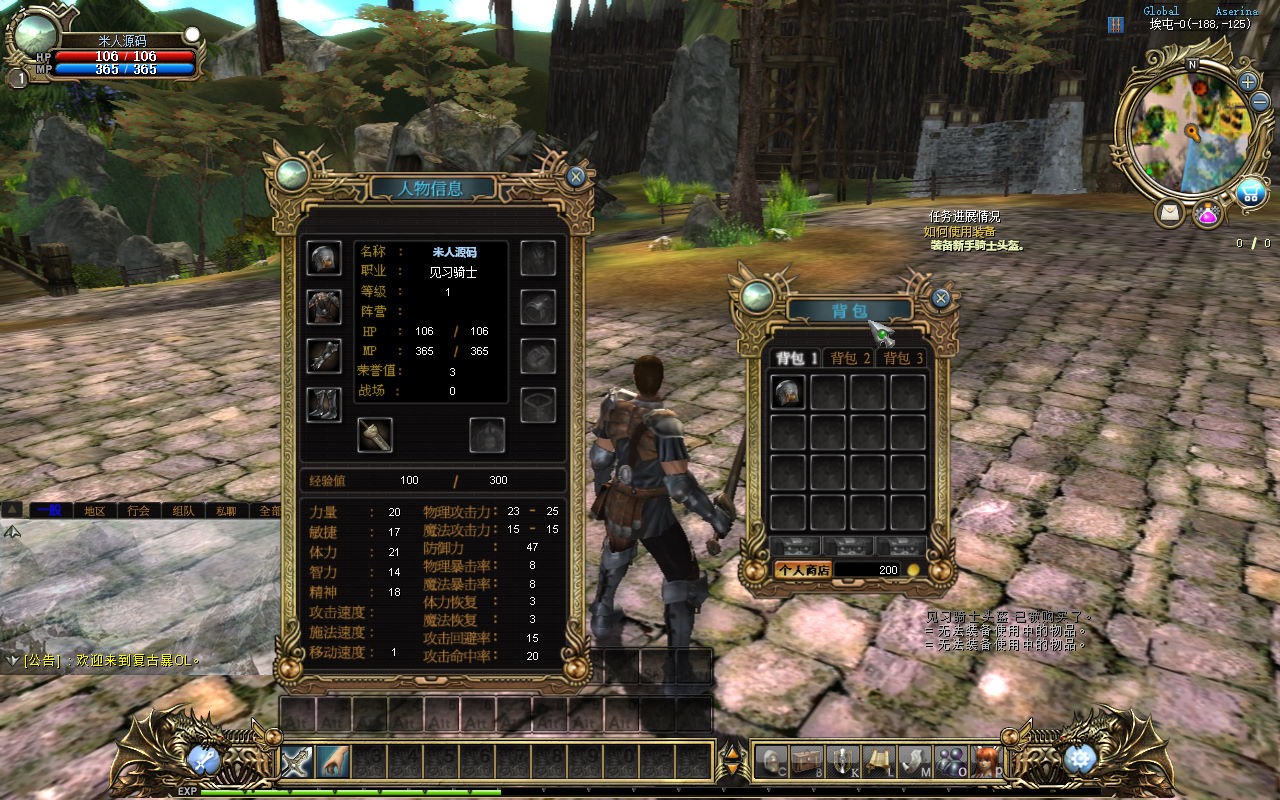Image resolution: width=1280 pixels, height=800 pixels.
Task: Open the shopping cart store
Action: pos(1249,193)
